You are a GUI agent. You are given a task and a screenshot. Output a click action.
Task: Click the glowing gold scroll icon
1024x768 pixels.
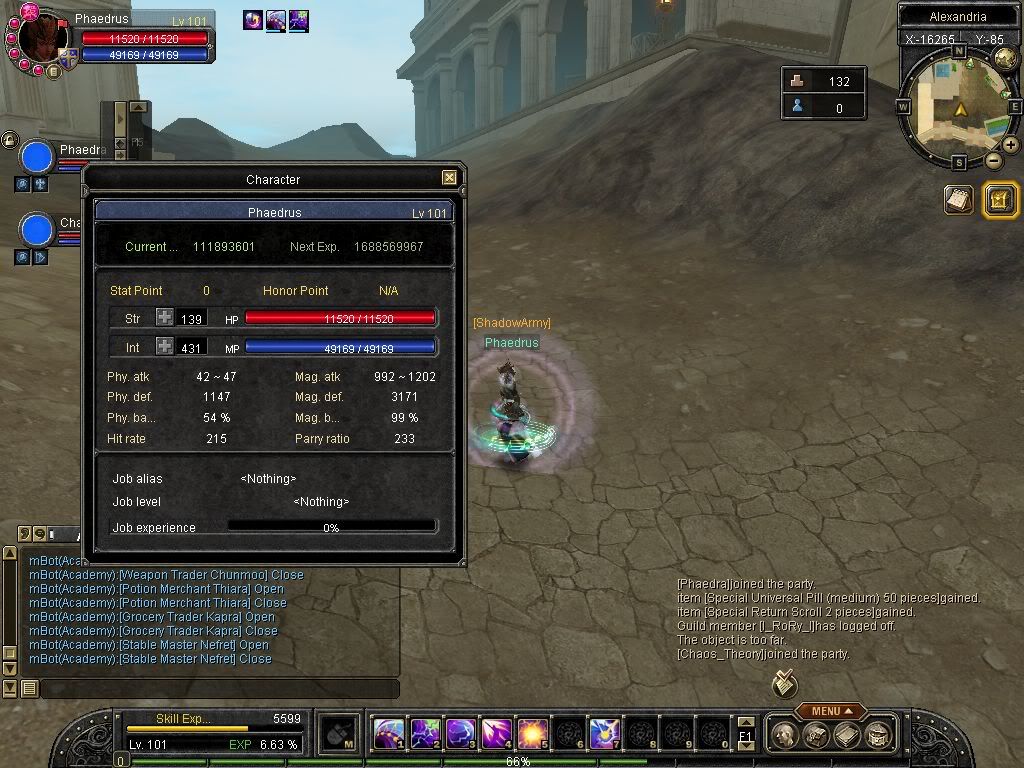coord(1001,200)
